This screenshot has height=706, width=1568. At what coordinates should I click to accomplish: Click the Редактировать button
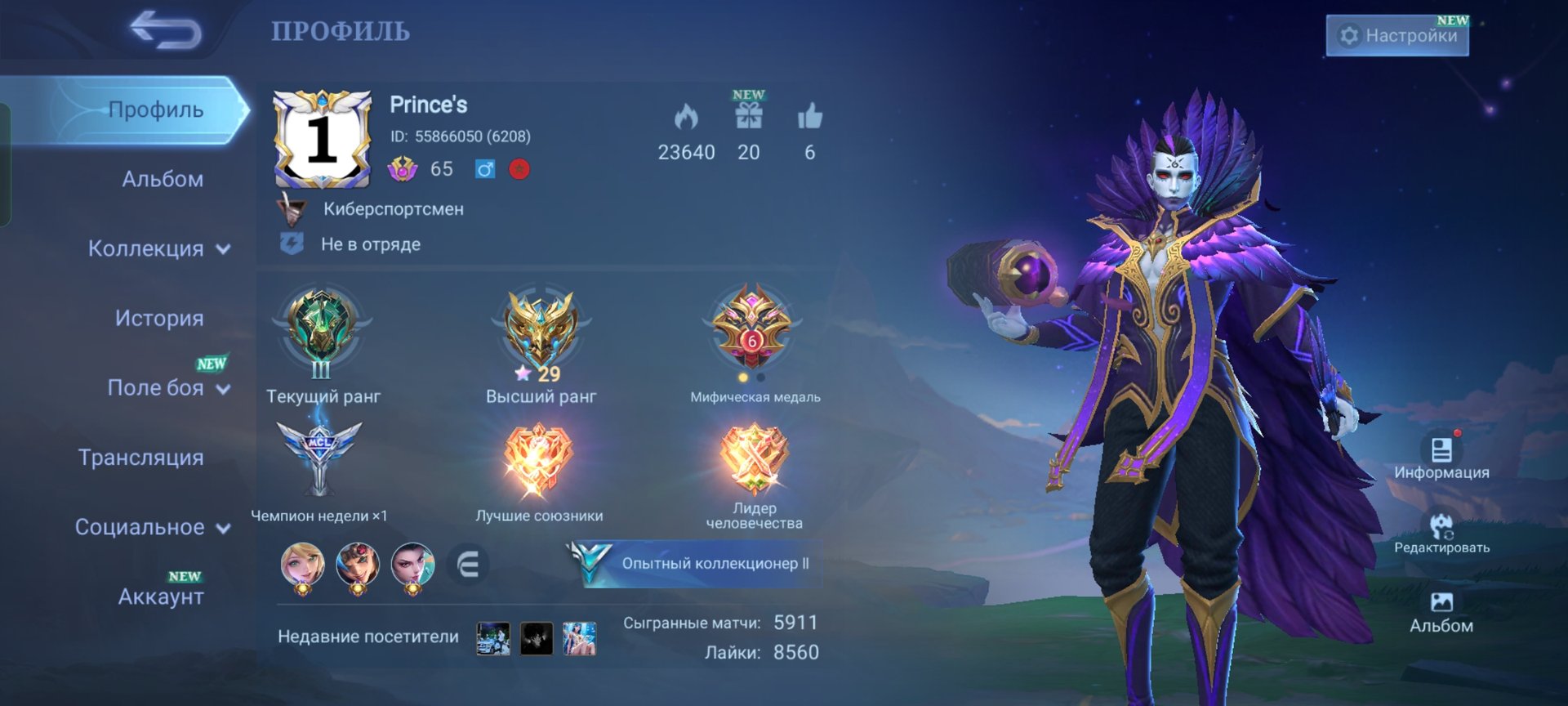tap(1441, 532)
